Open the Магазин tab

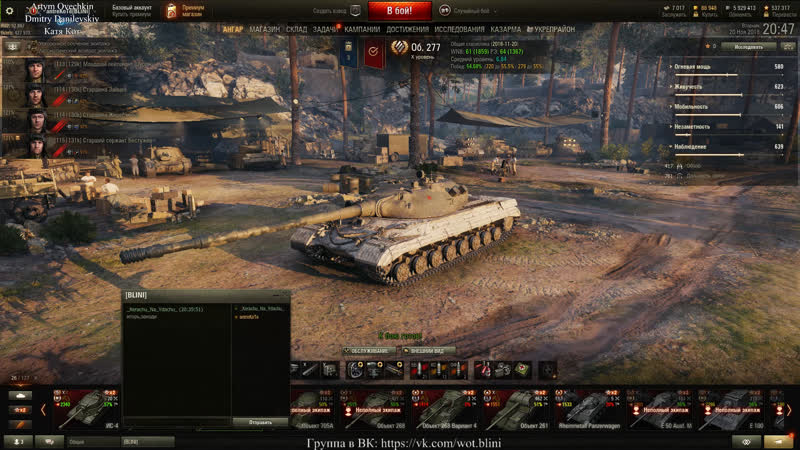coord(264,30)
